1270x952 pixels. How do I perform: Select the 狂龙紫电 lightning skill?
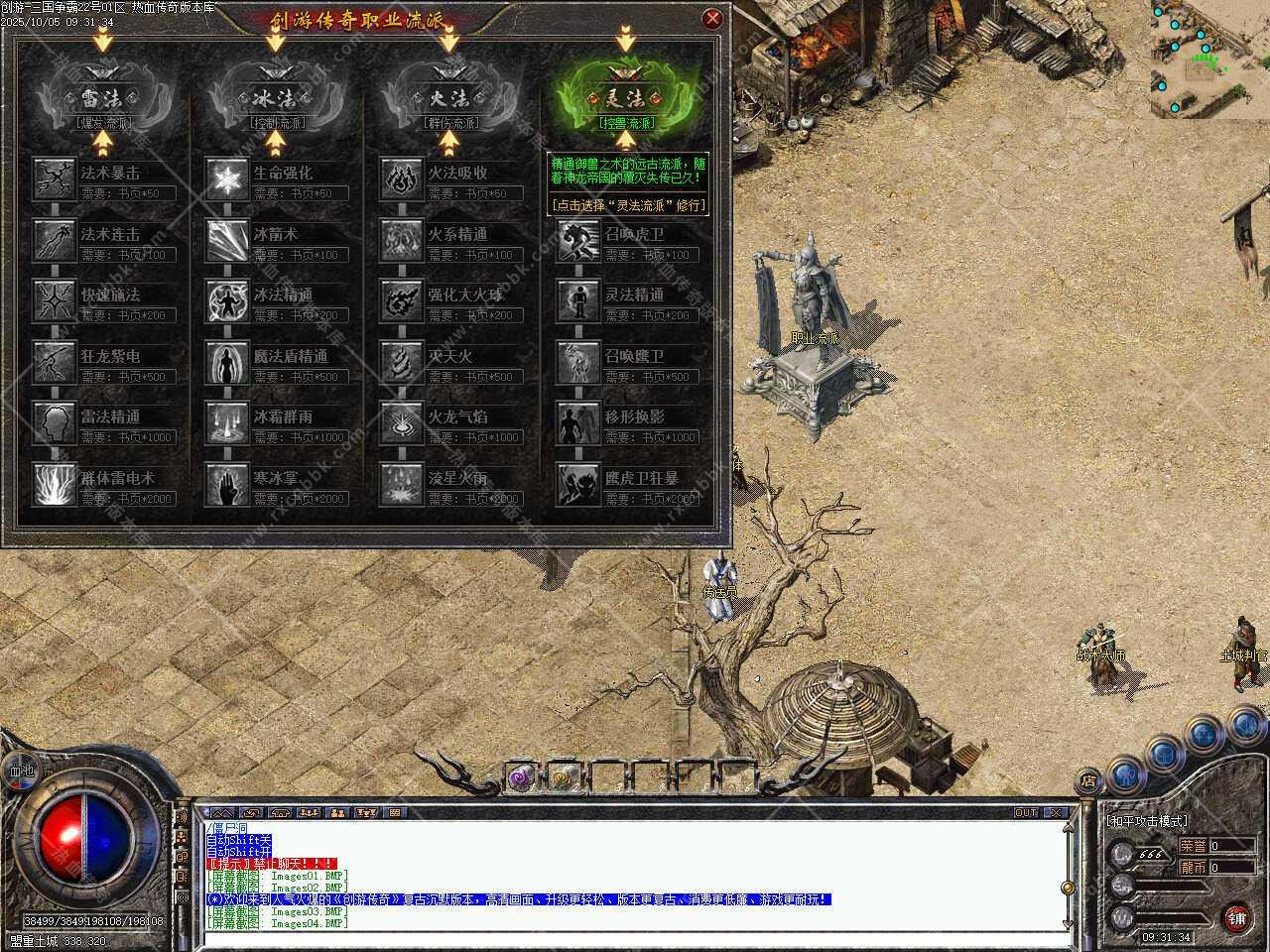(54, 362)
